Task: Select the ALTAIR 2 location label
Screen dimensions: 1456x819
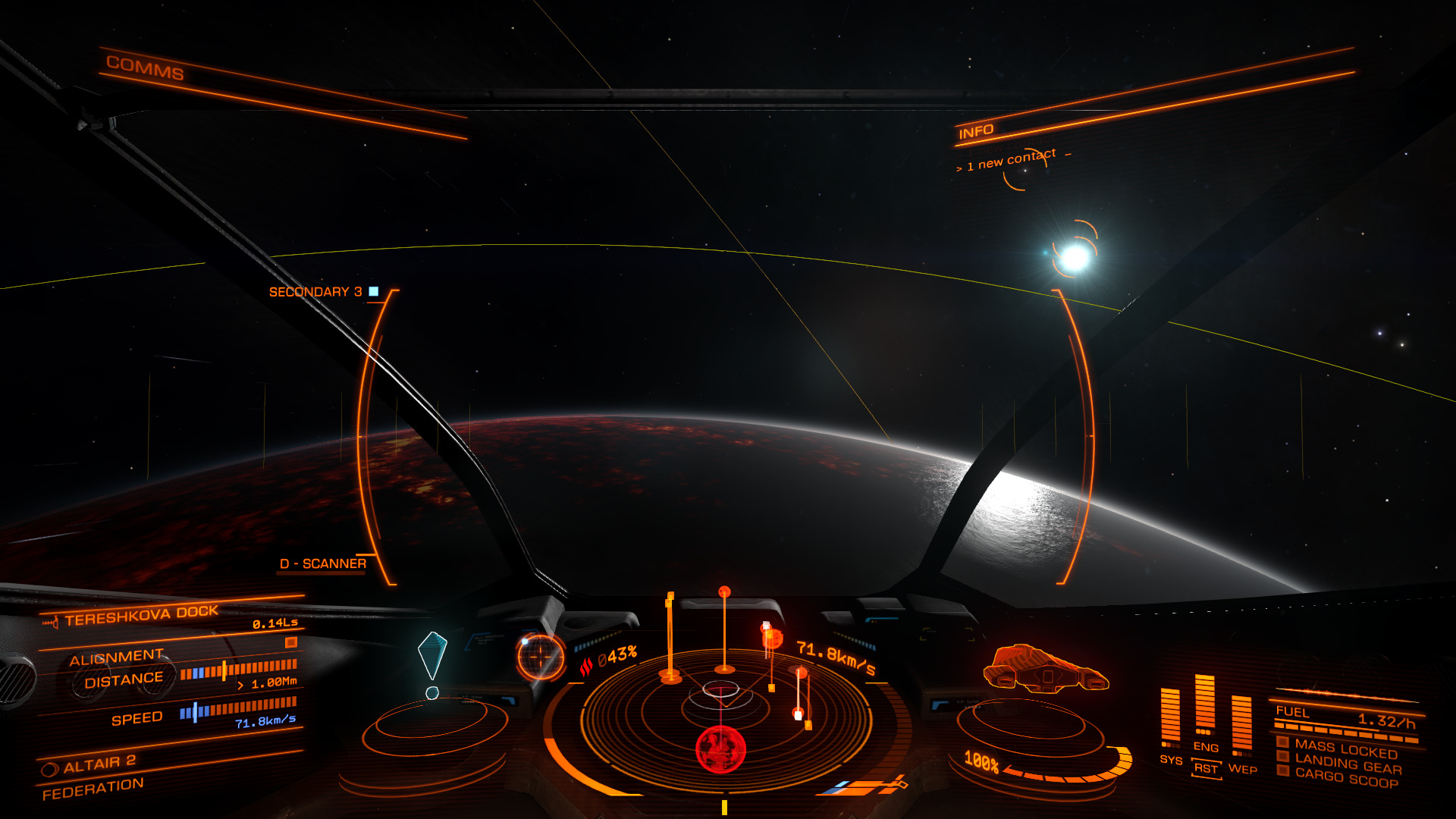Action: click(99, 764)
